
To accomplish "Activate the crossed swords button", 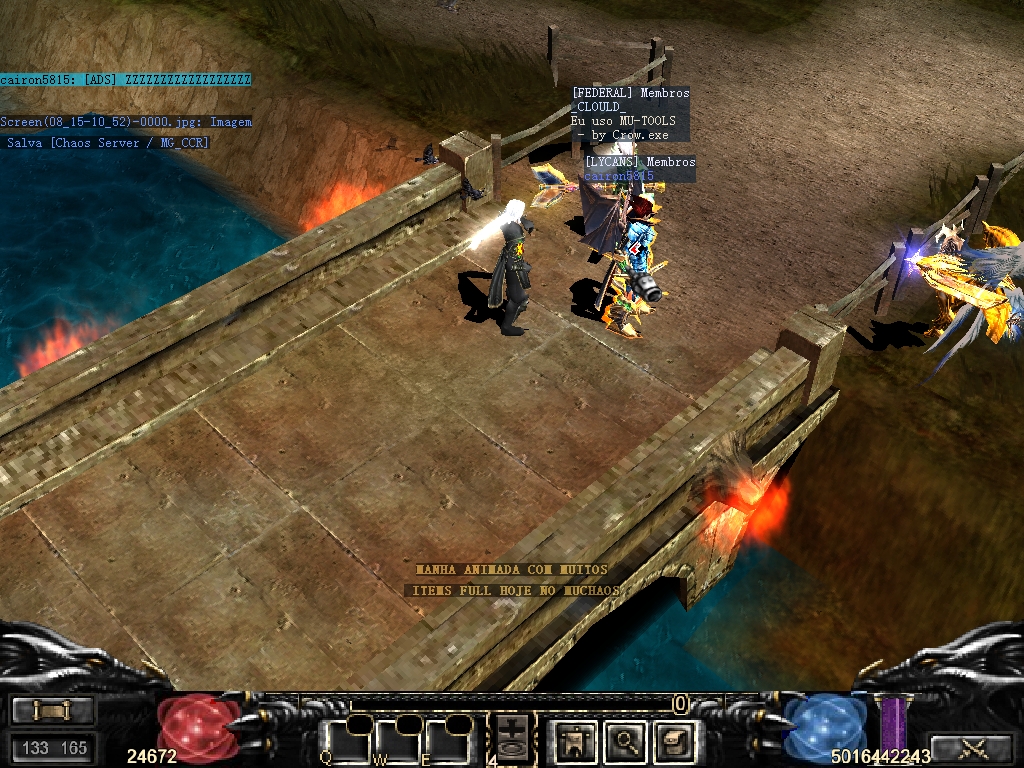I will coord(972,746).
